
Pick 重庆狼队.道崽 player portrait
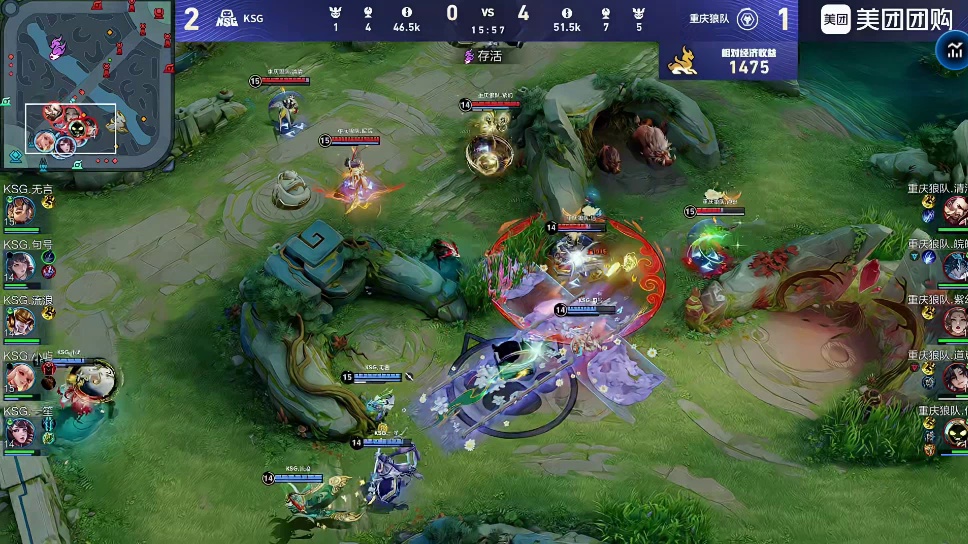pos(954,377)
